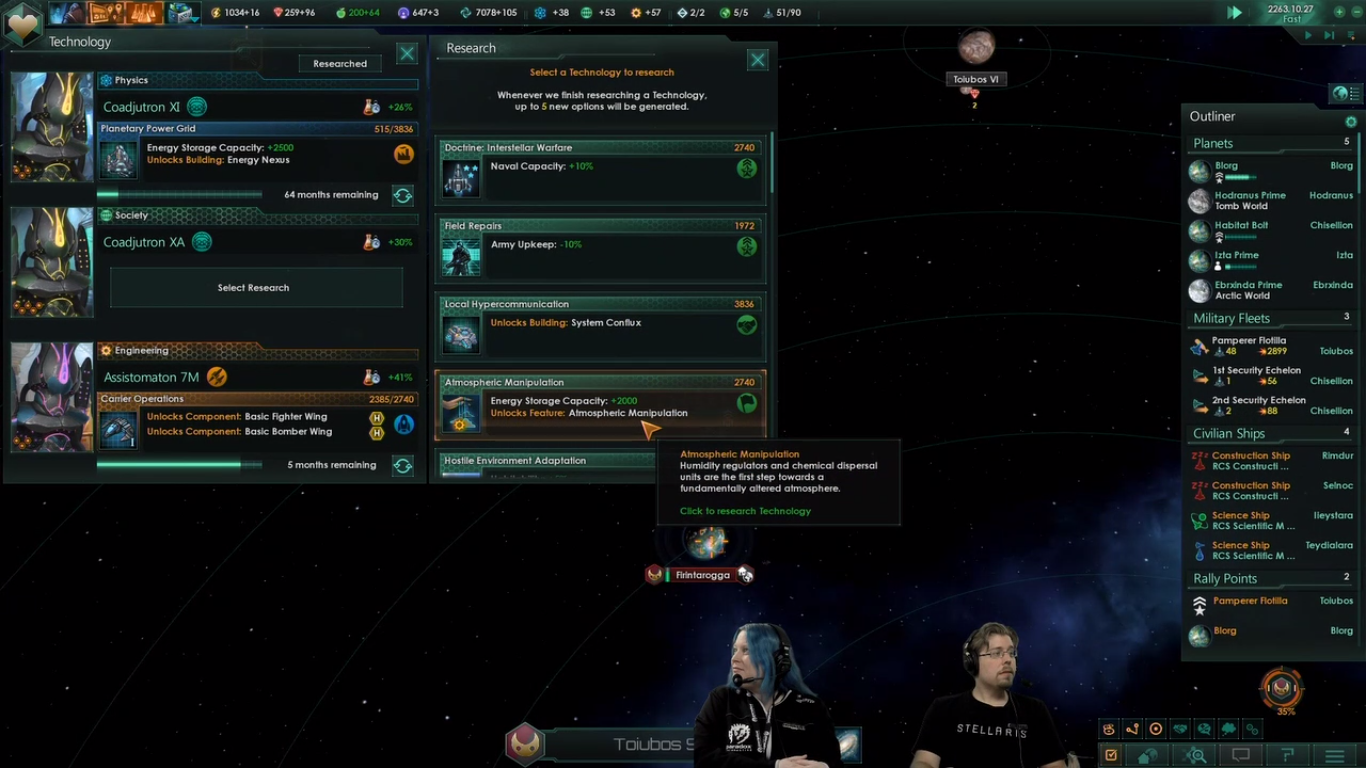This screenshot has height=768, width=1366.
Task: Research Atmospheric Manipulation technology
Action: pyautogui.click(x=602, y=404)
